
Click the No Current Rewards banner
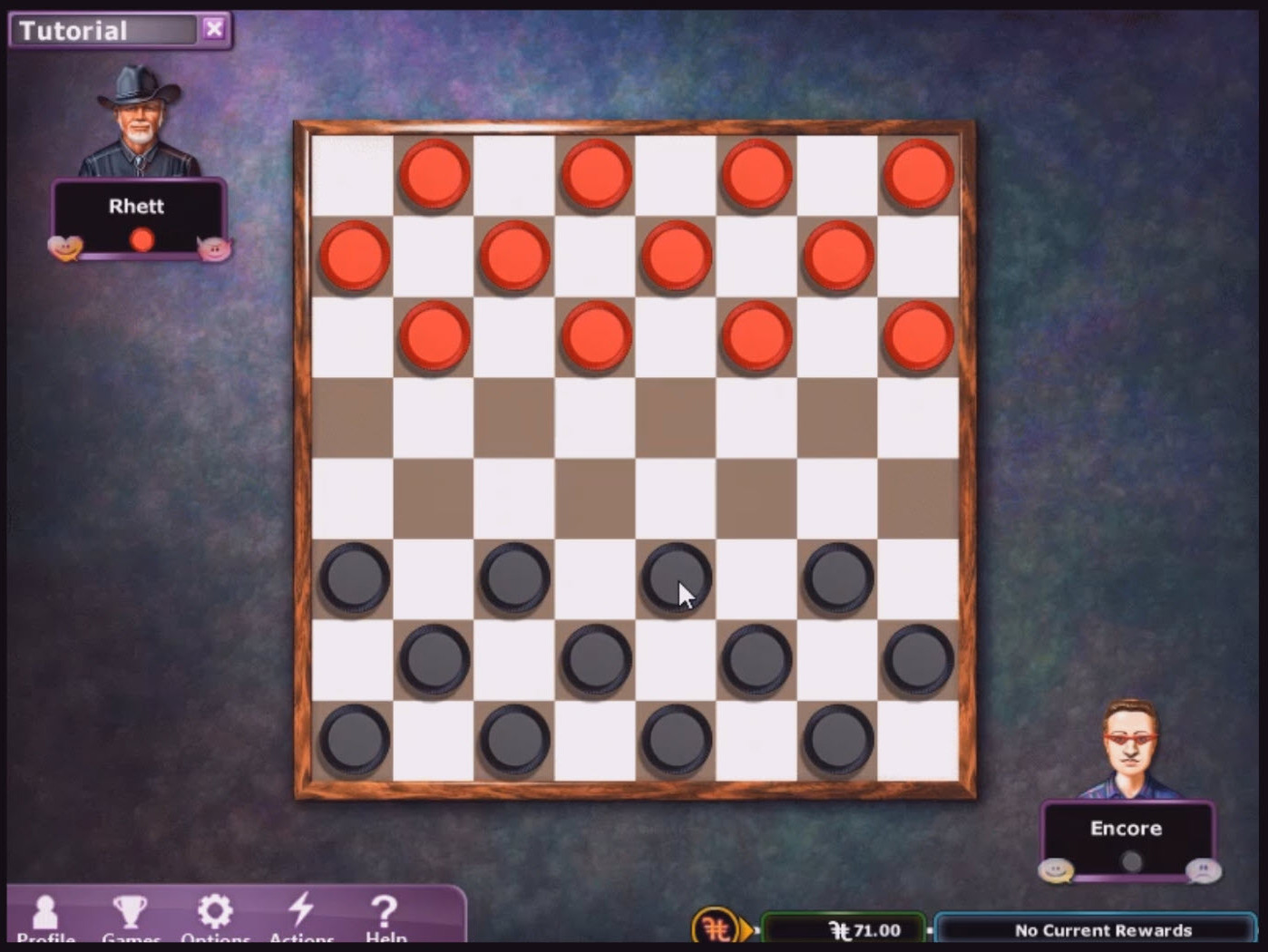coord(1103,929)
